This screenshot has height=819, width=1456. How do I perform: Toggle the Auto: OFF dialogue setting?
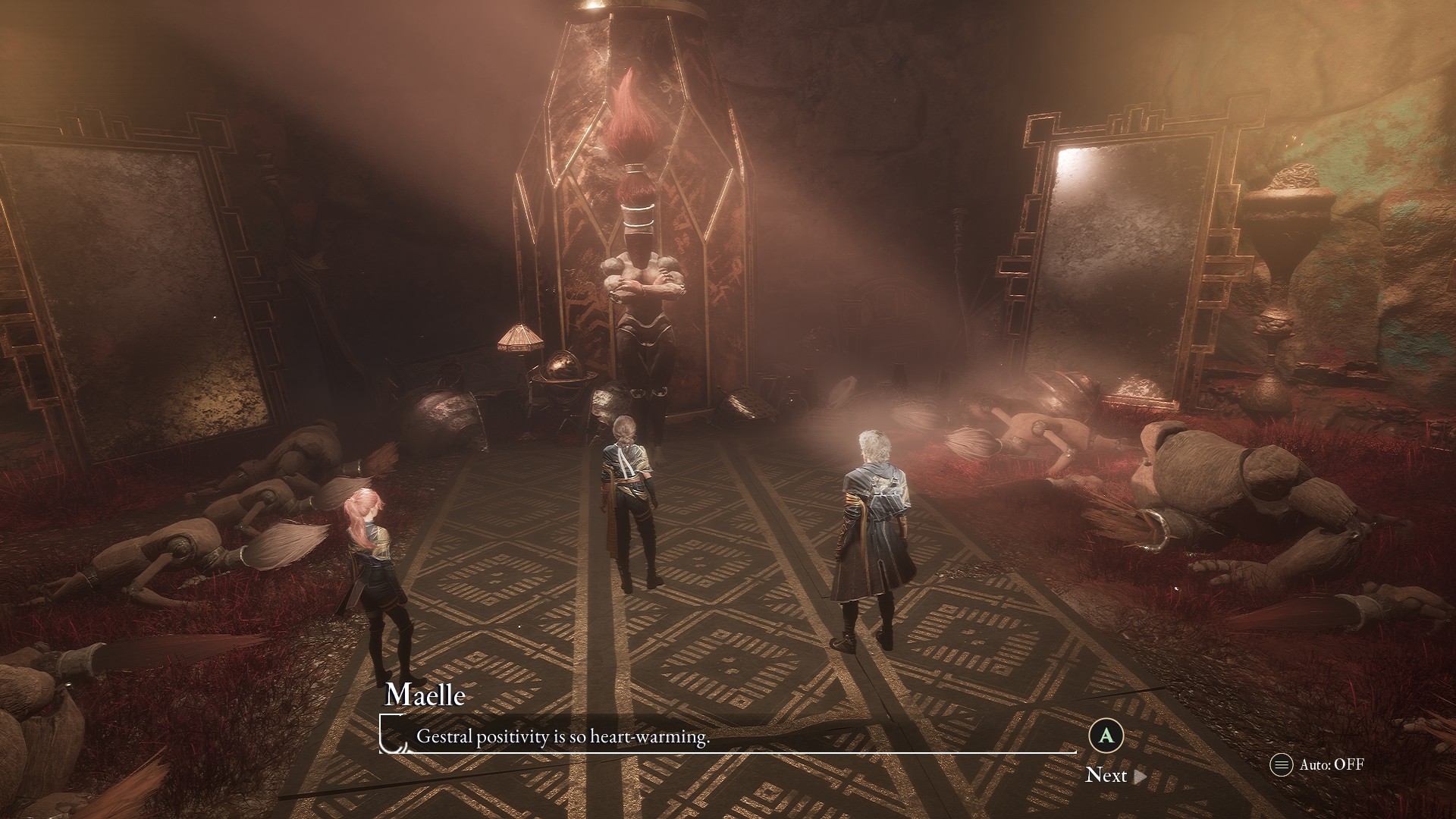[x=1317, y=764]
